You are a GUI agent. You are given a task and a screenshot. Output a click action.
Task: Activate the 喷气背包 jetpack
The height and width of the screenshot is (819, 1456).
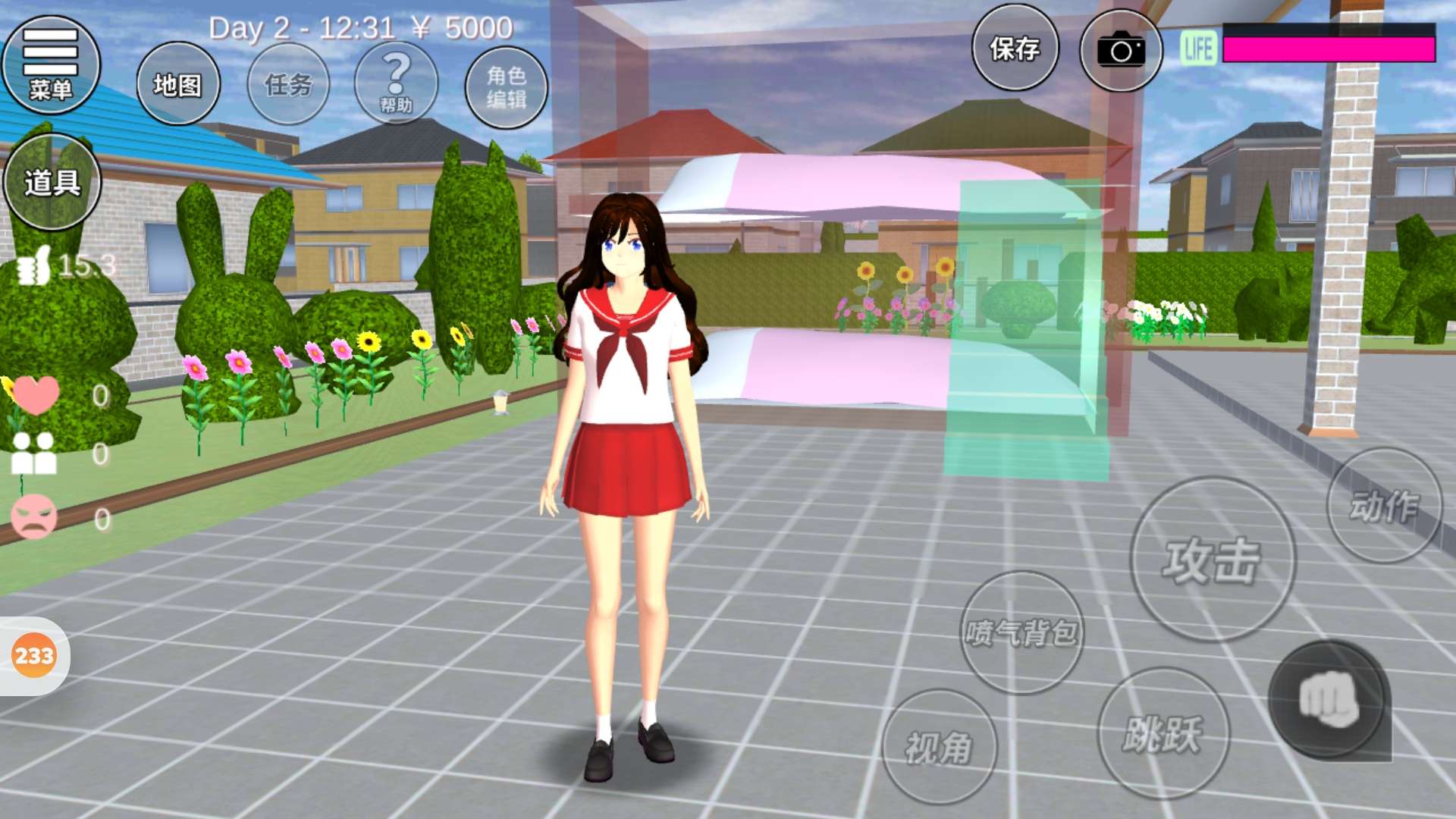(1021, 632)
